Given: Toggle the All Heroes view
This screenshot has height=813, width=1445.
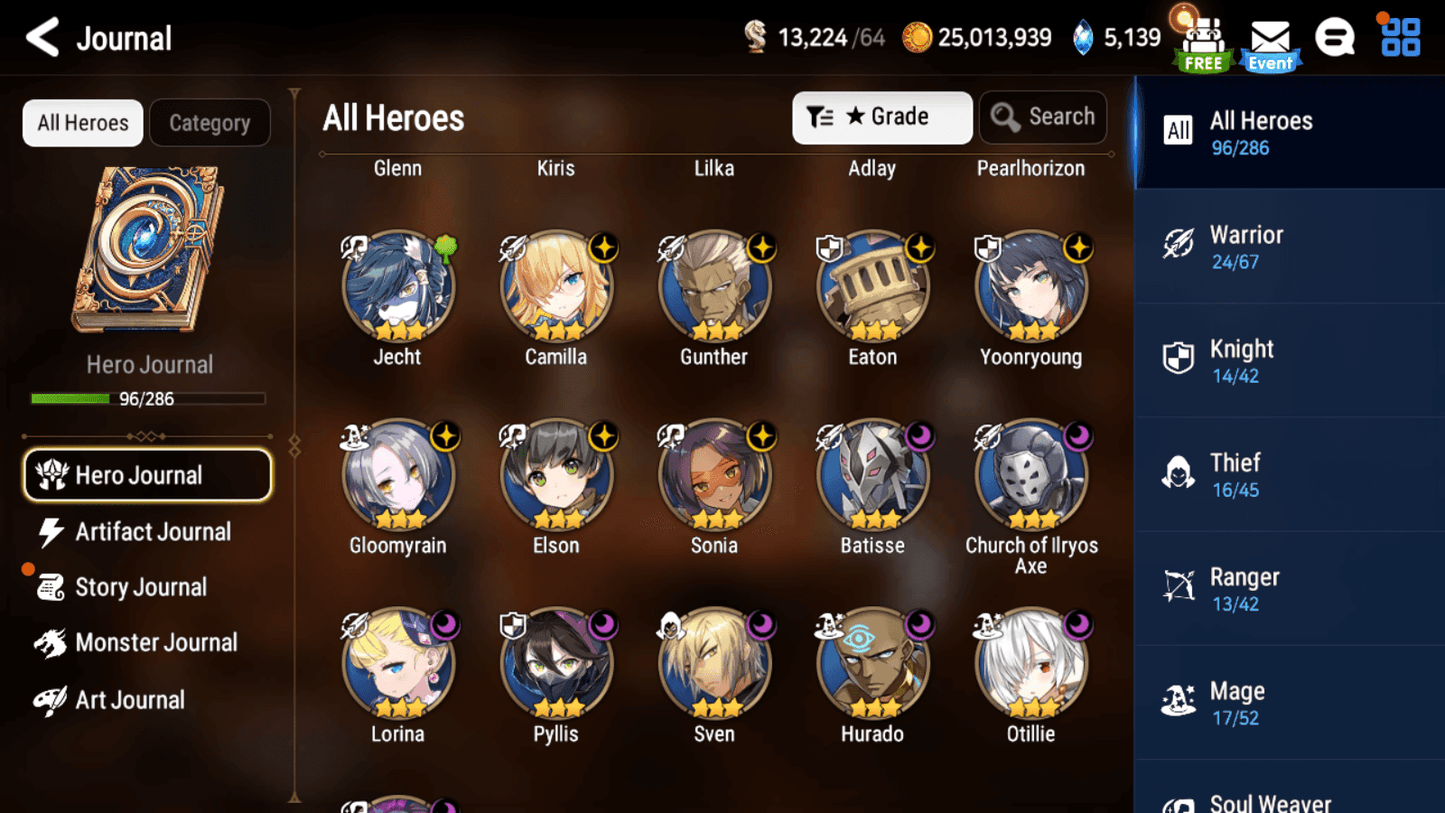Looking at the screenshot, I should (x=82, y=122).
